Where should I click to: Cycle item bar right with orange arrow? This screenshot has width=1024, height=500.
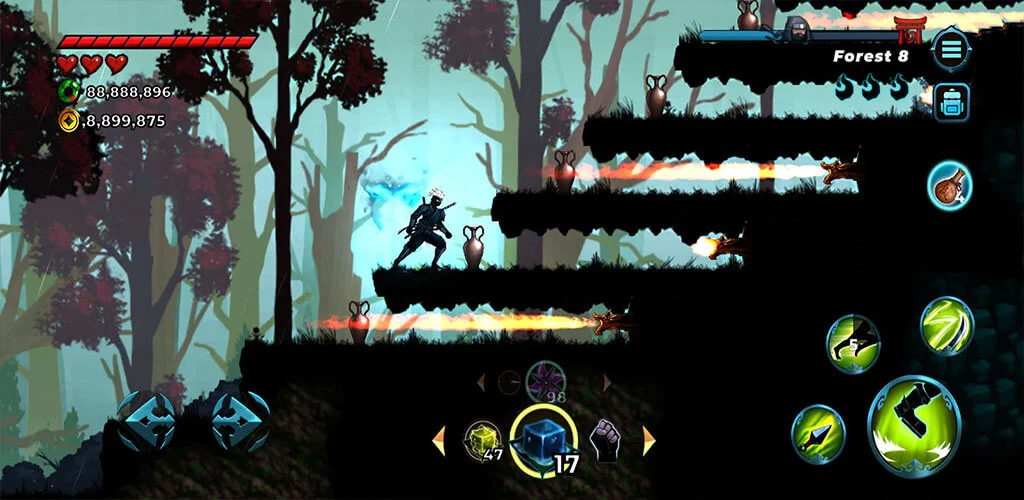pyautogui.click(x=649, y=440)
